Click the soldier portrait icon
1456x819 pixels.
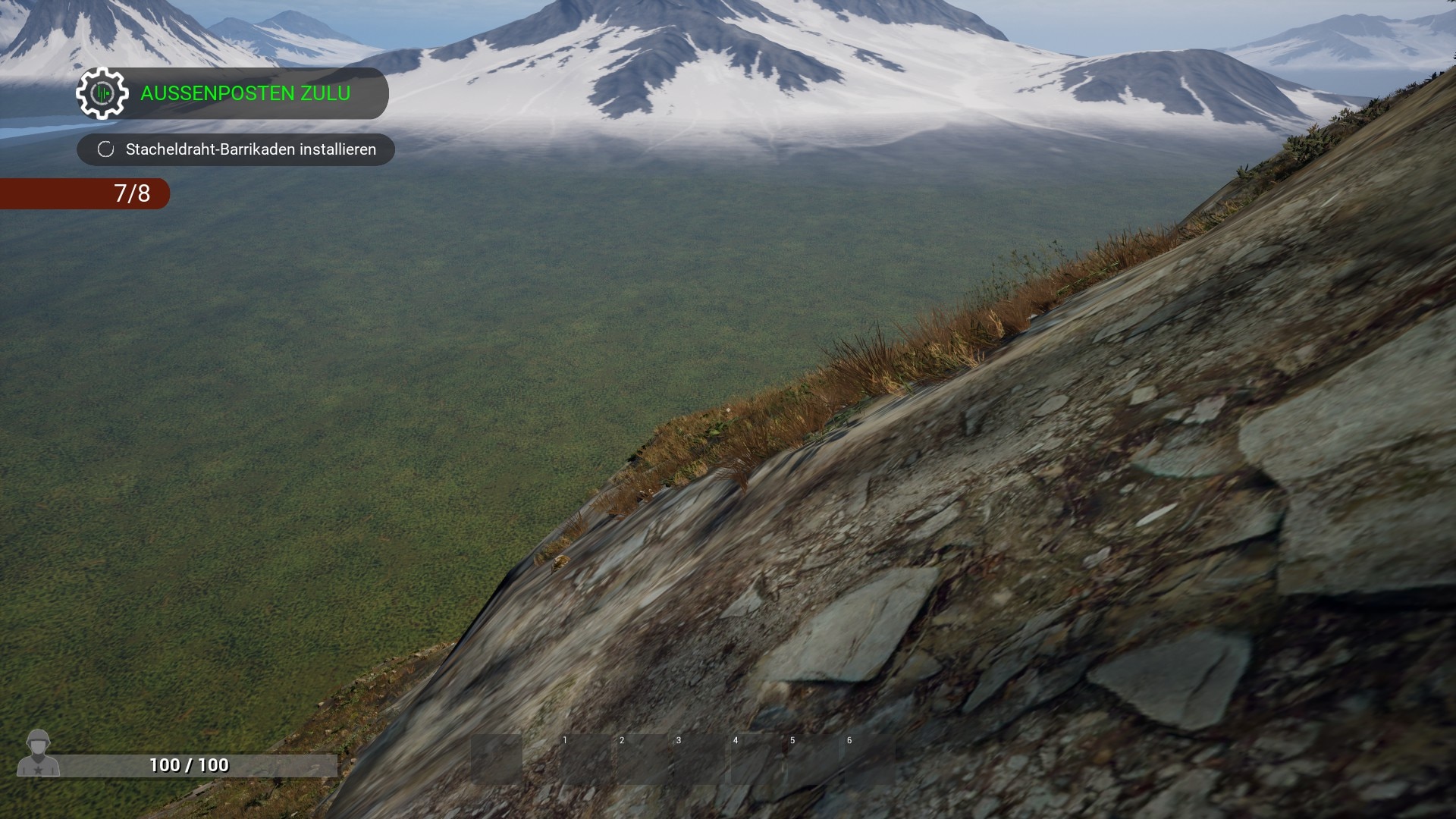(38, 753)
